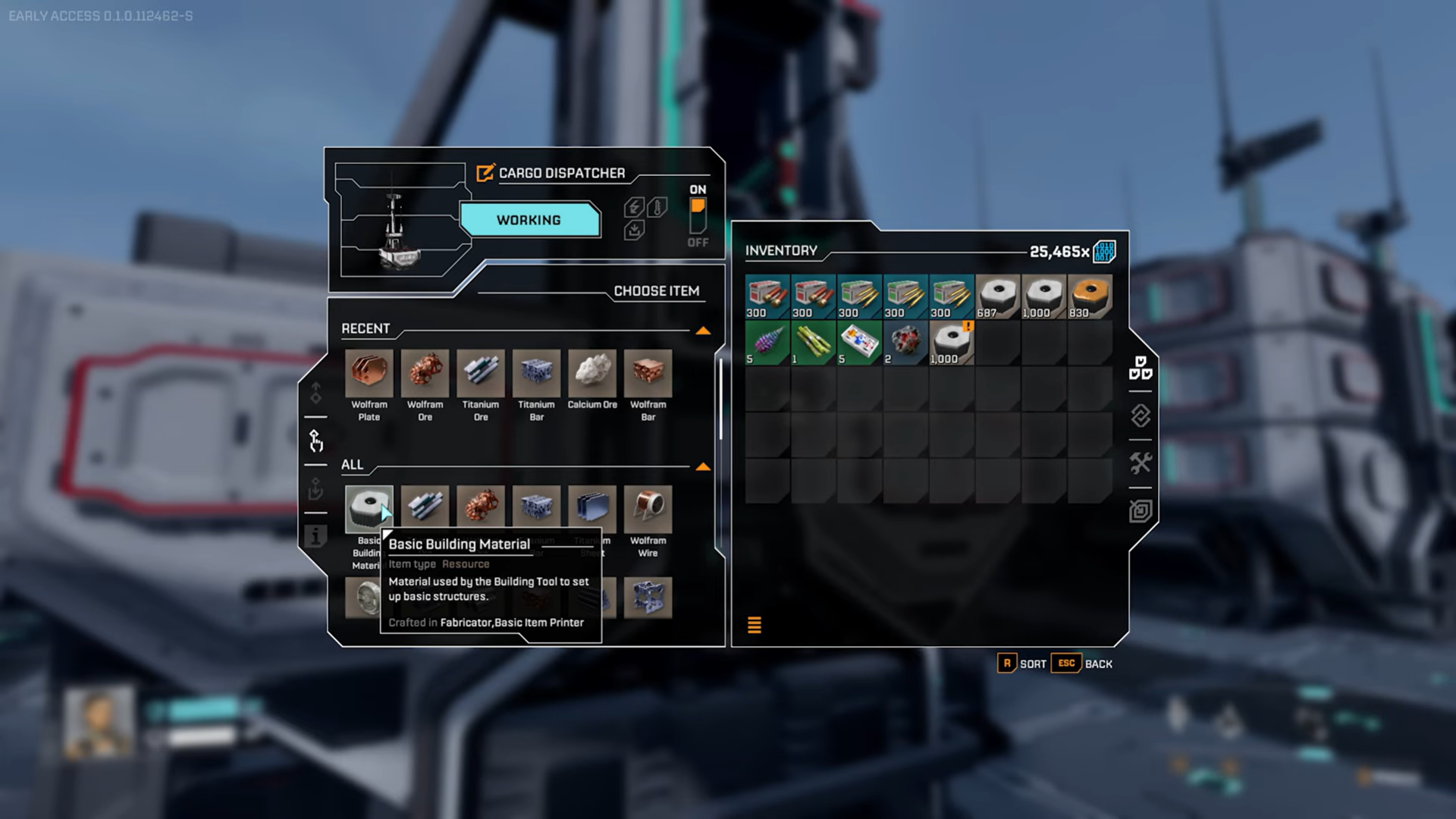Image resolution: width=1456 pixels, height=819 pixels.
Task: Choose Wolfram Ore from Recent items
Action: point(425,373)
